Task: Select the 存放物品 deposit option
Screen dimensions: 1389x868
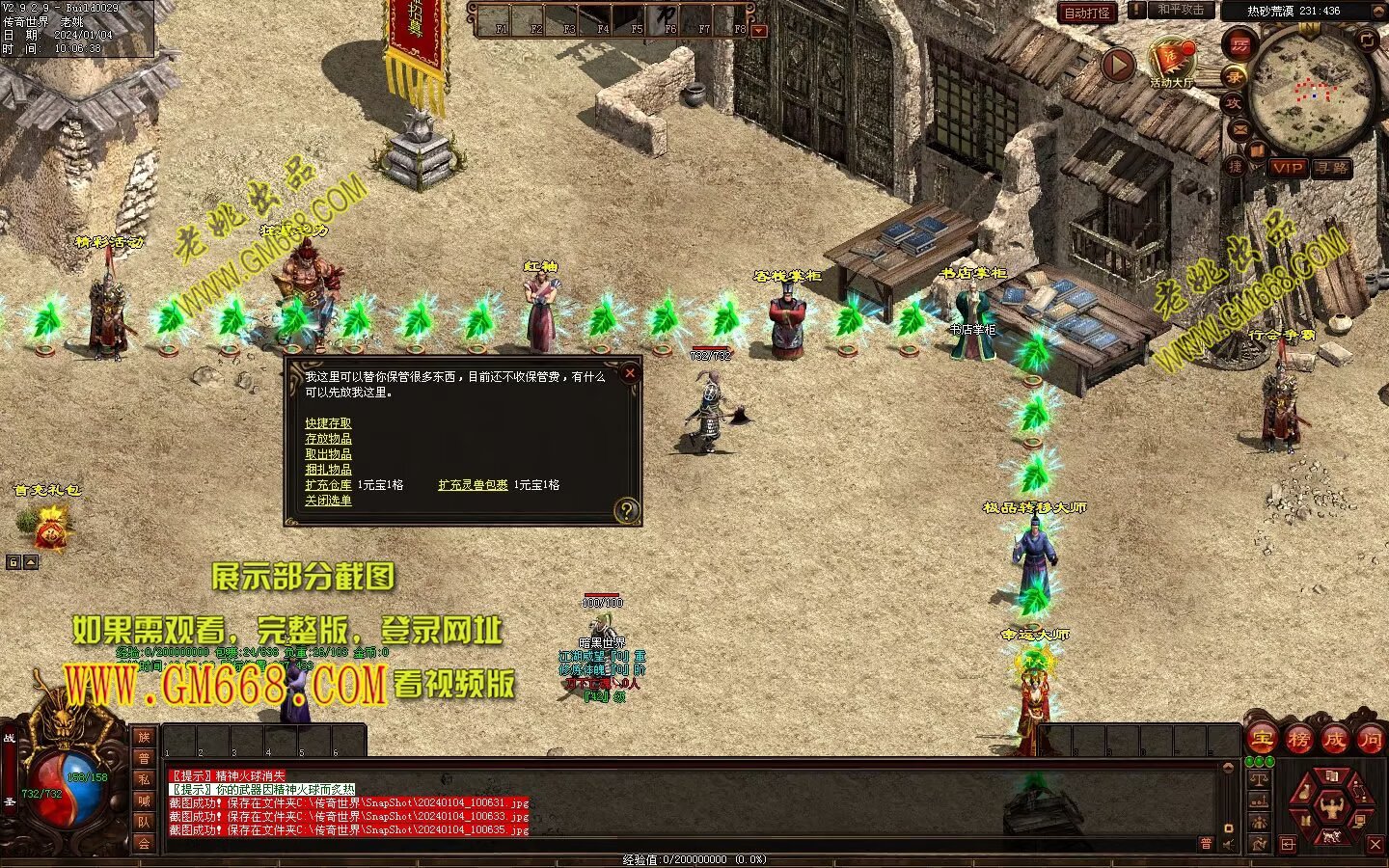Action: click(328, 439)
